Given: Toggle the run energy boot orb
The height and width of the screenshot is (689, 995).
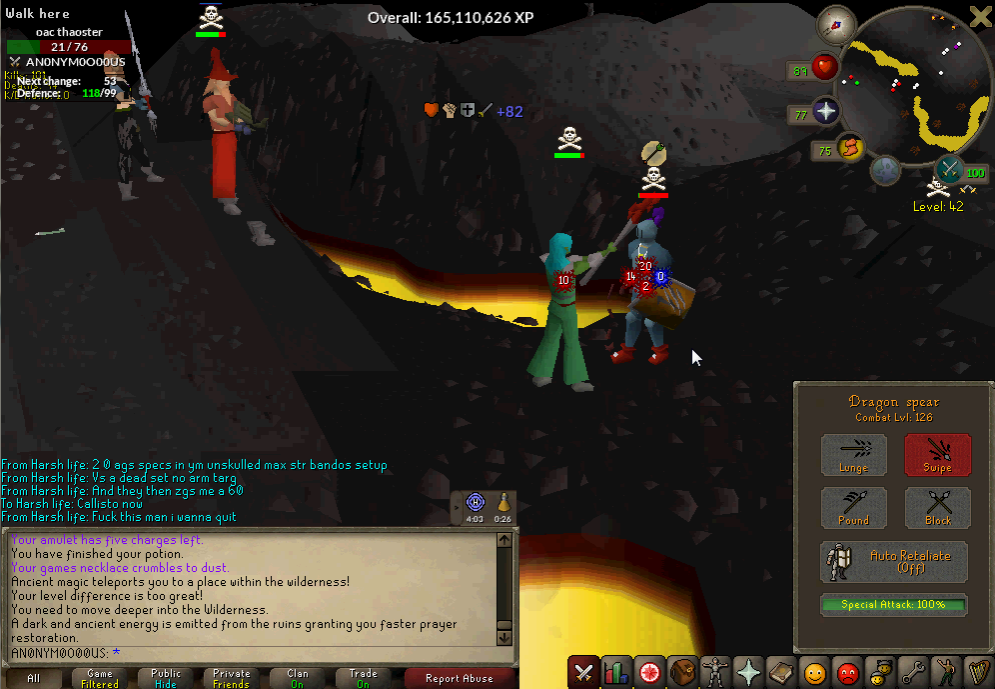Looking at the screenshot, I should 850,150.
